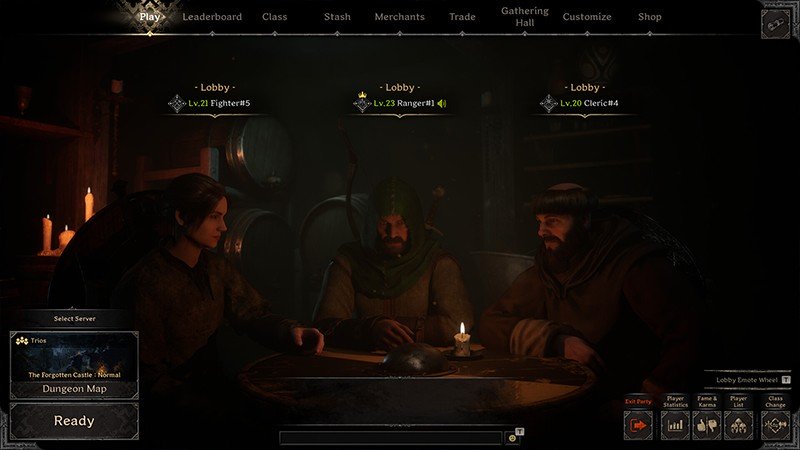Open the Class tab

point(274,17)
